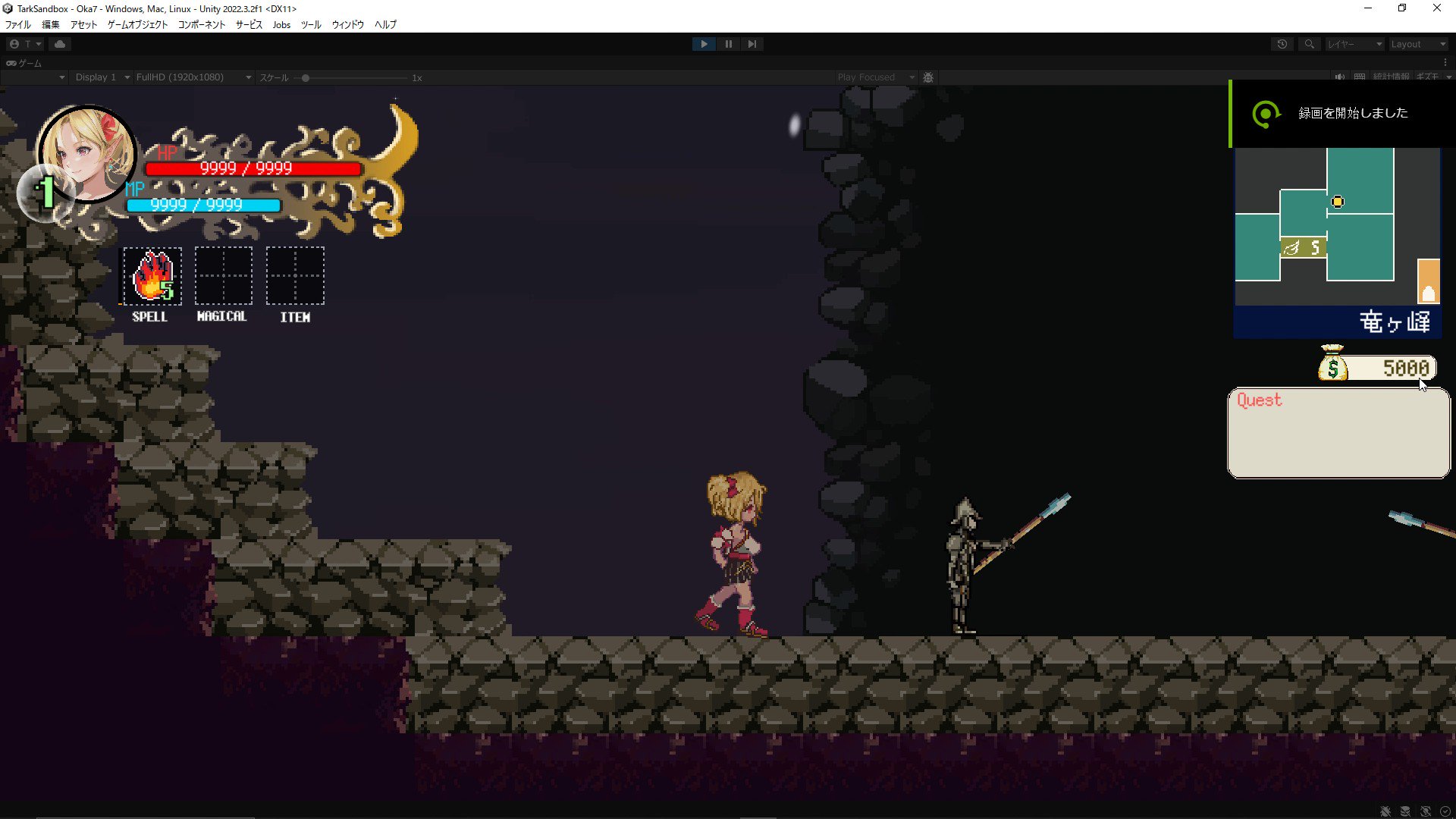Click the debug icon beside Play Focused
The height and width of the screenshot is (819, 1456).
tap(928, 77)
